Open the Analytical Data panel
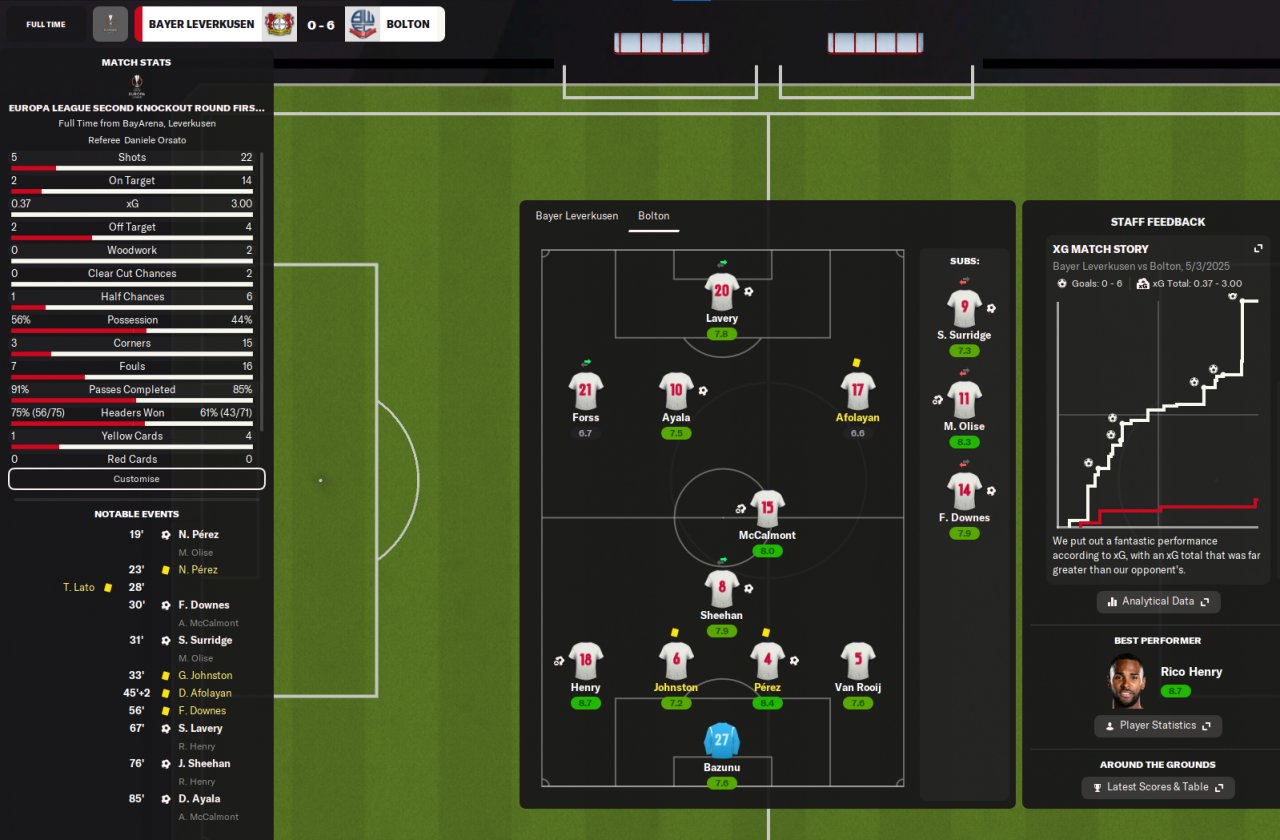This screenshot has width=1280, height=840. (1158, 602)
